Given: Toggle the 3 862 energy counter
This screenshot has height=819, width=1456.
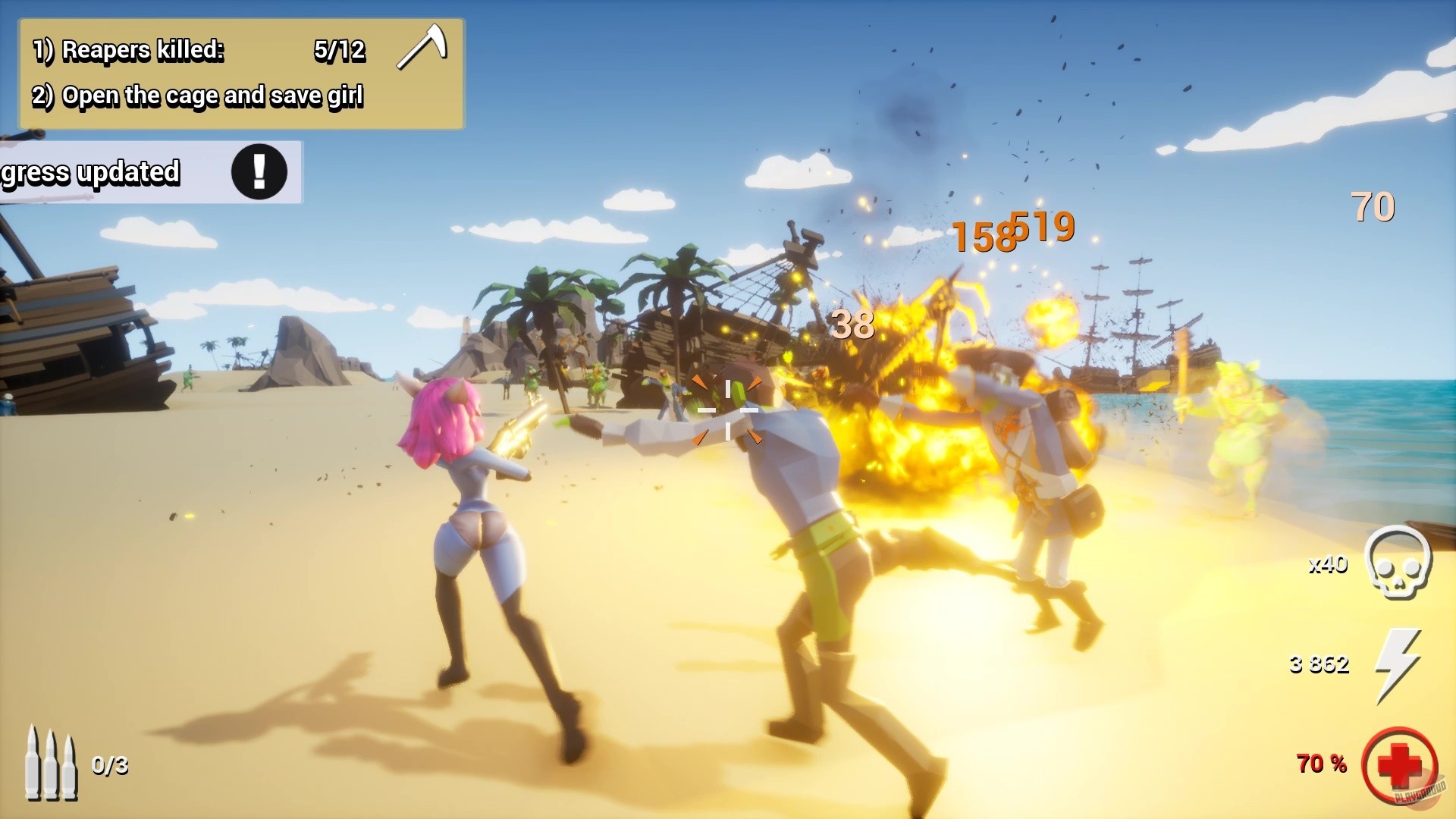Looking at the screenshot, I should coord(1318,664).
